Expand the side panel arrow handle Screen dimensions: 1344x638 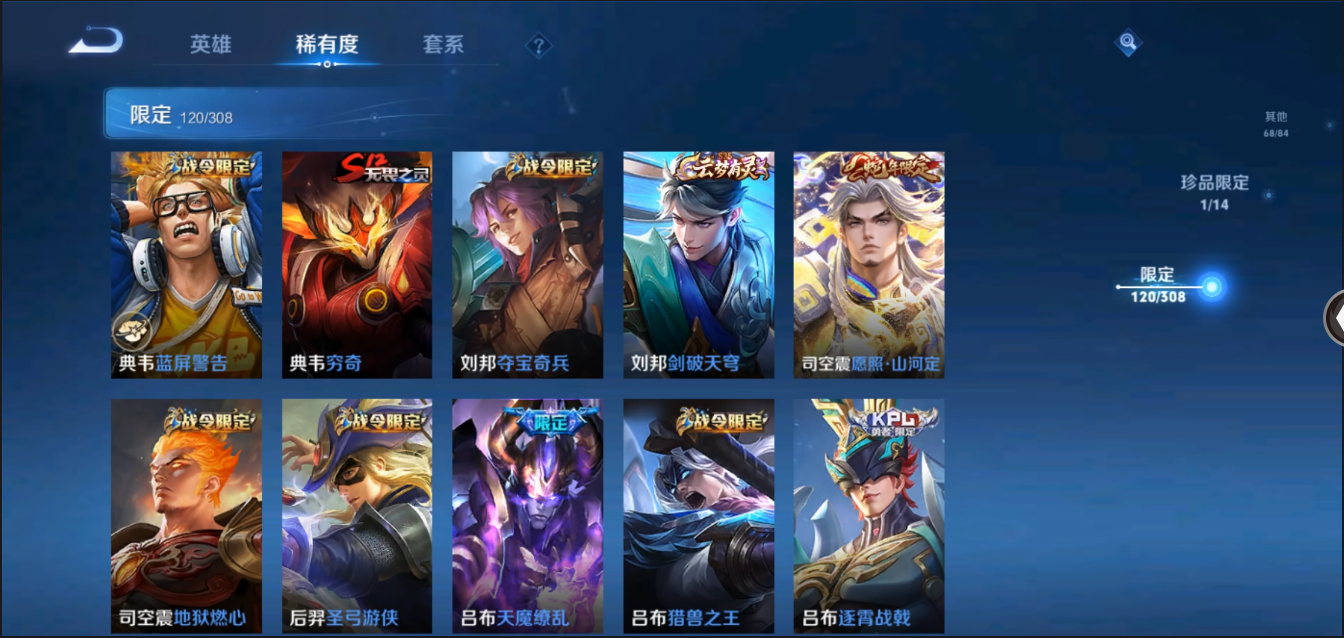[x=1334, y=318]
